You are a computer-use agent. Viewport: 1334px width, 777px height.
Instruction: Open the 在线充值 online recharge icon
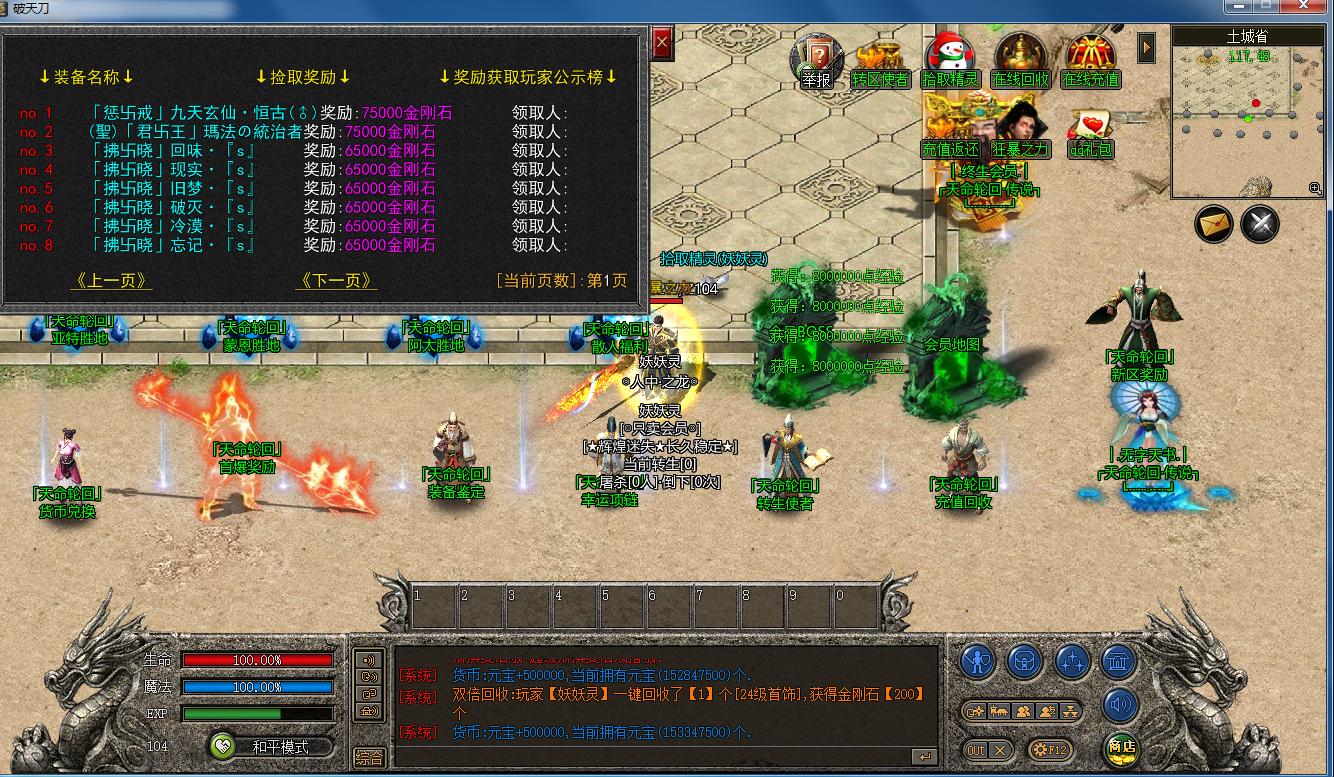[1090, 58]
